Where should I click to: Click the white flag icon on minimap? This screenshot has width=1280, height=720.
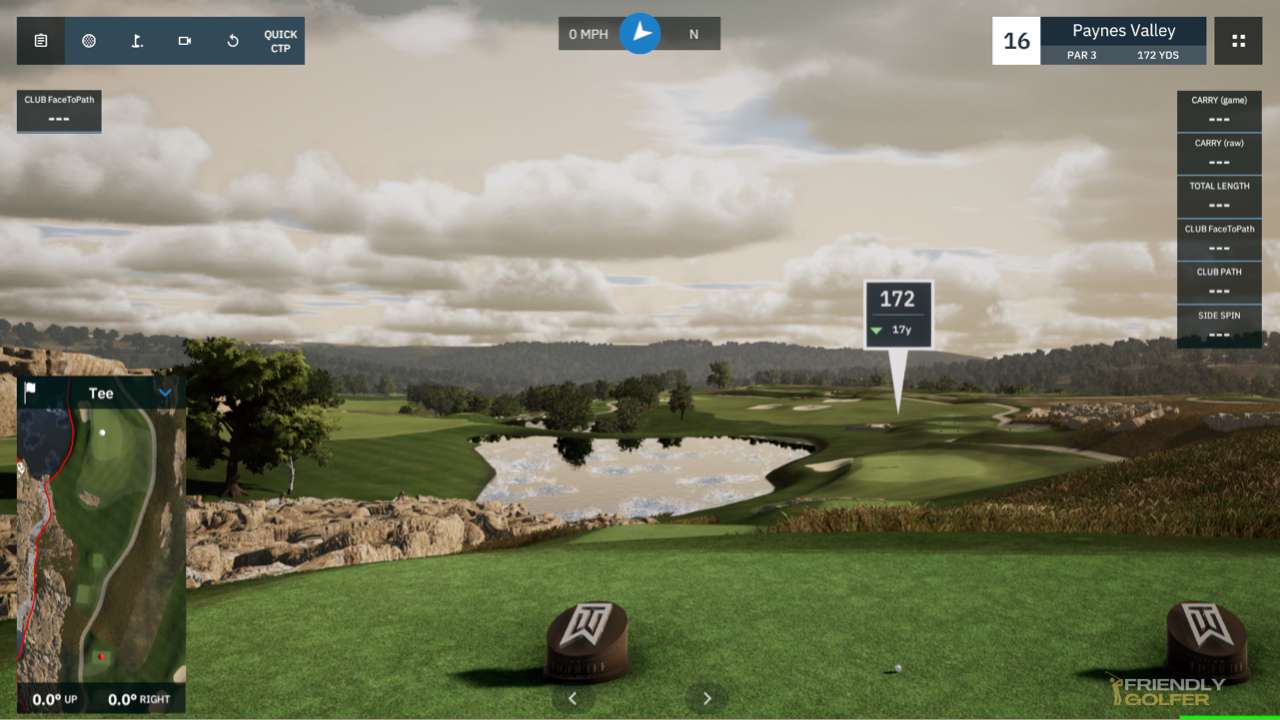[30, 392]
